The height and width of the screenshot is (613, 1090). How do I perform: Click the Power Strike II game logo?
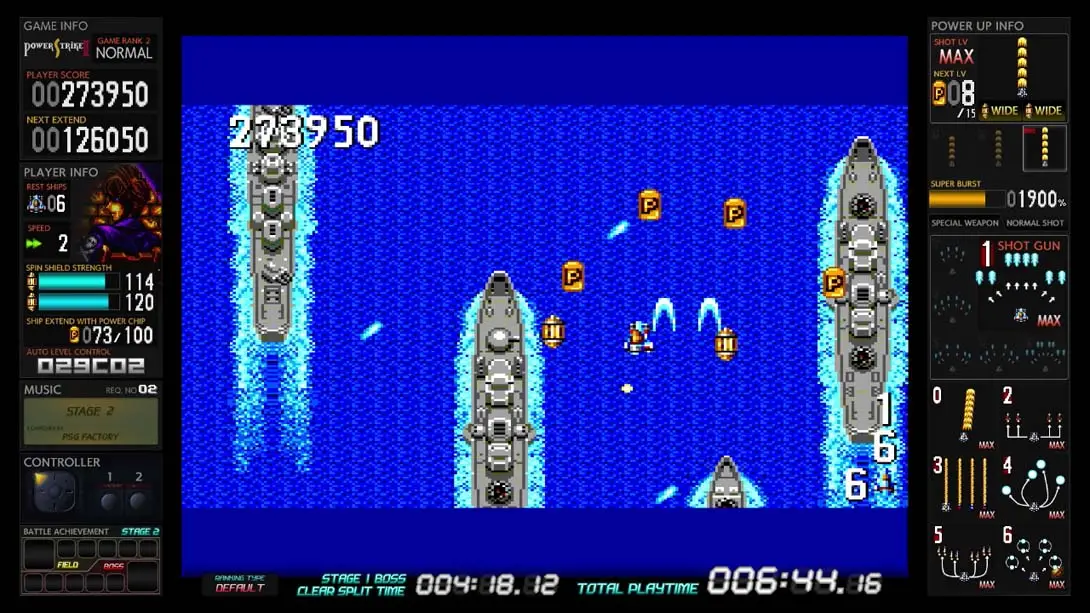click(57, 48)
